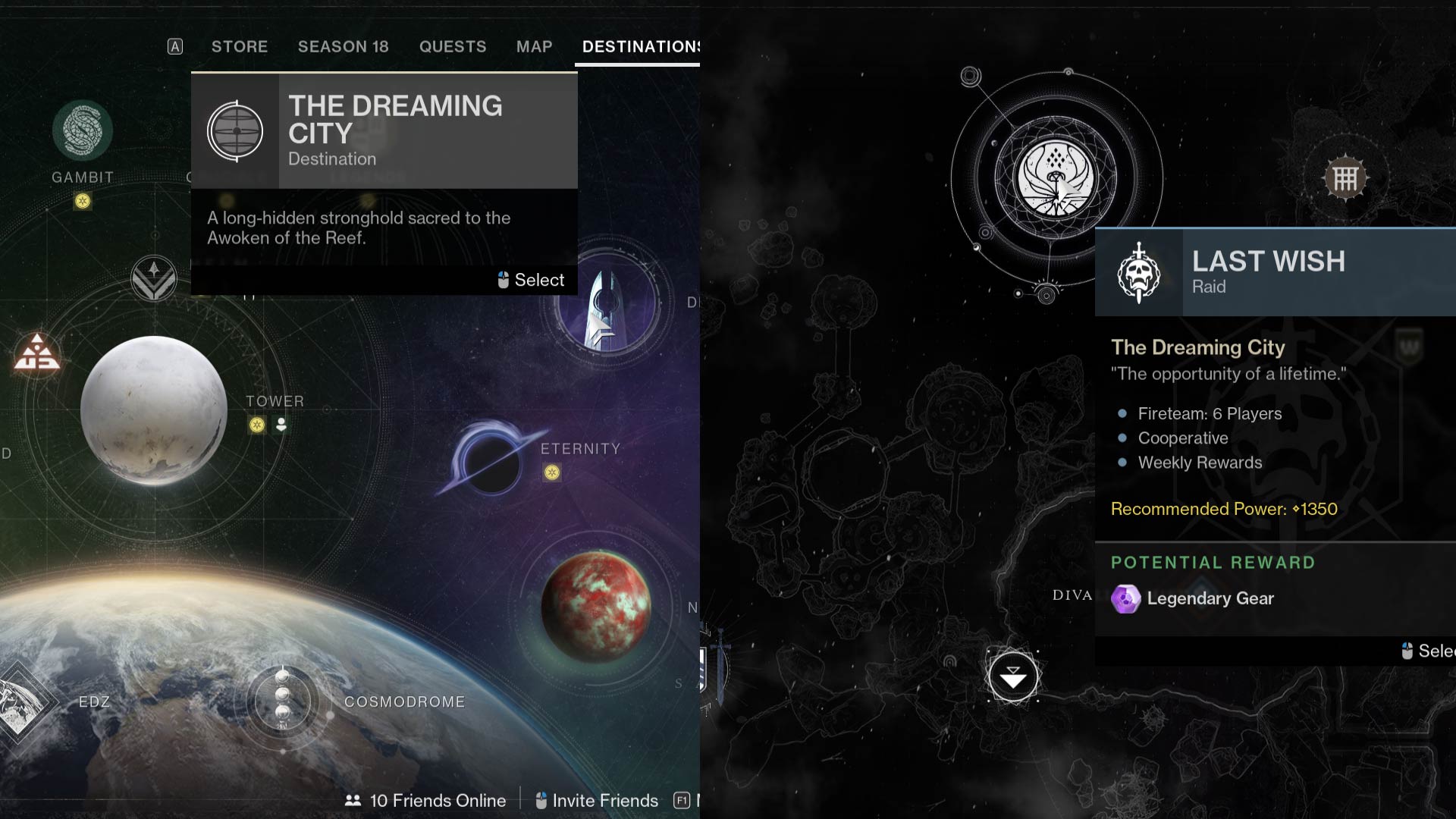The width and height of the screenshot is (1456, 819).
Task: Click Invite Friends at the bottom
Action: (597, 800)
